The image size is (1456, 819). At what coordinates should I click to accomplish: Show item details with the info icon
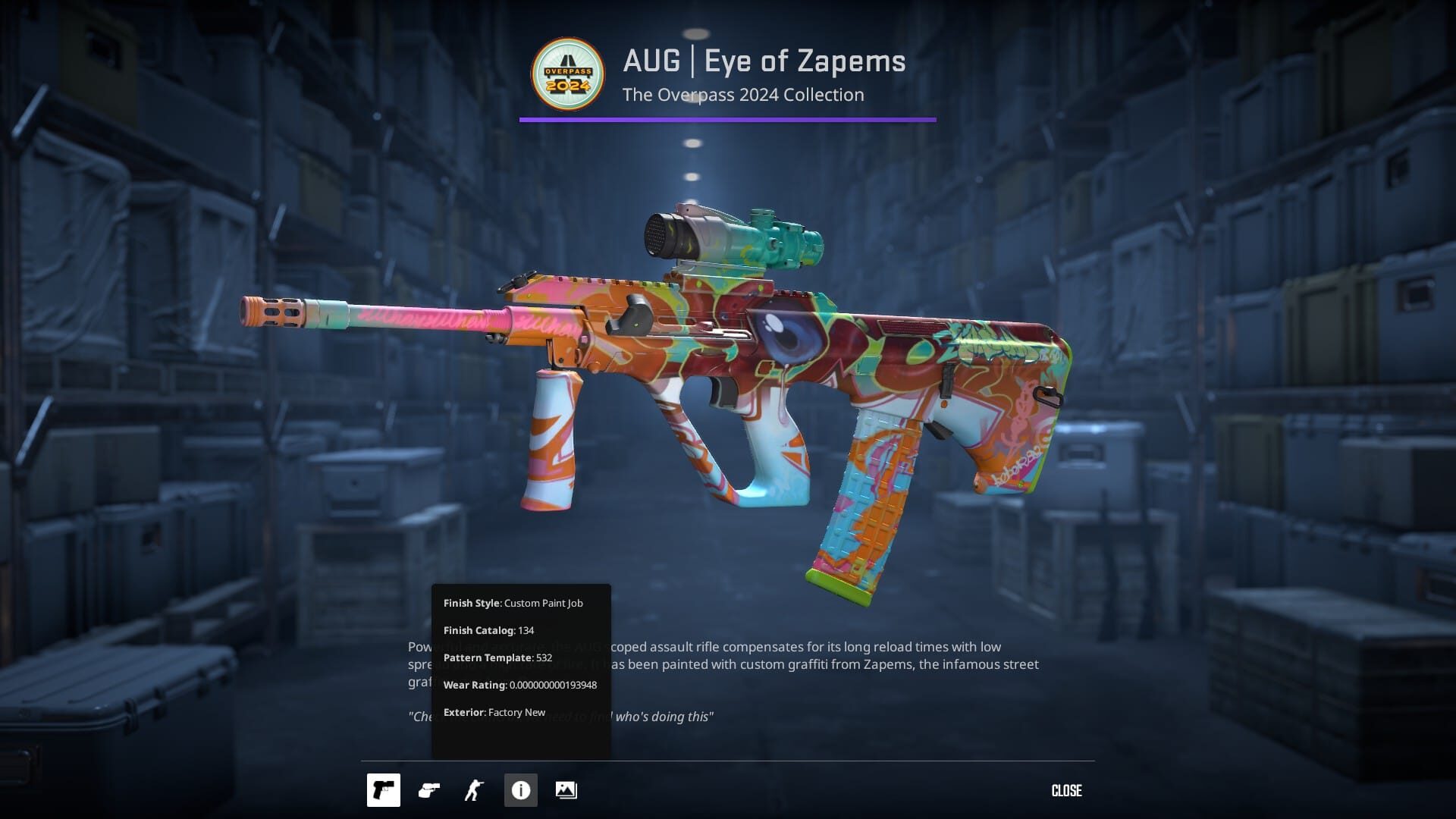521,789
